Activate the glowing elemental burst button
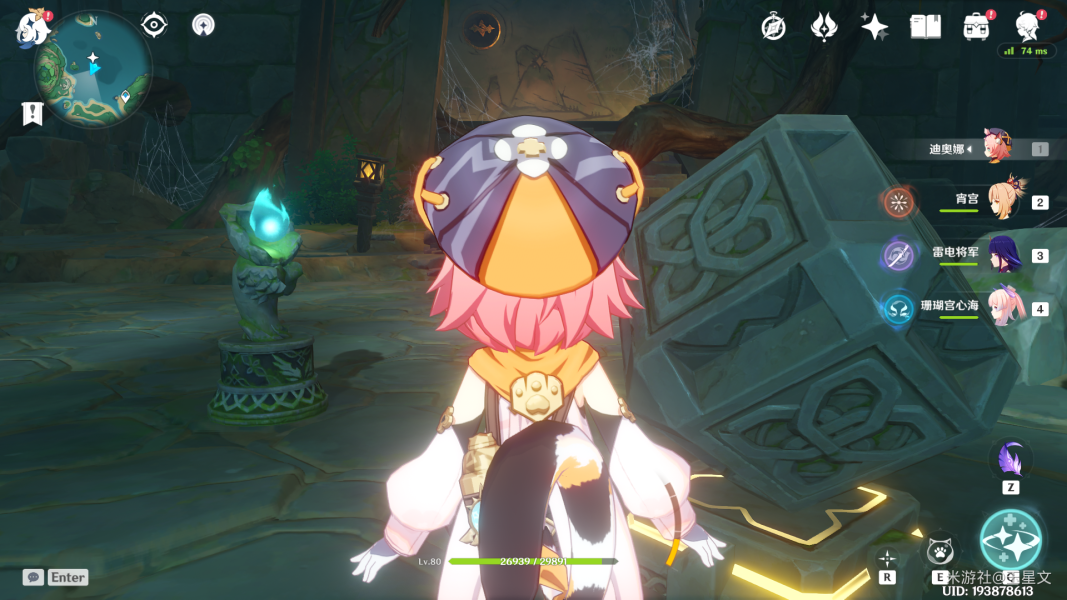The width and height of the screenshot is (1067, 600). 1010,540
